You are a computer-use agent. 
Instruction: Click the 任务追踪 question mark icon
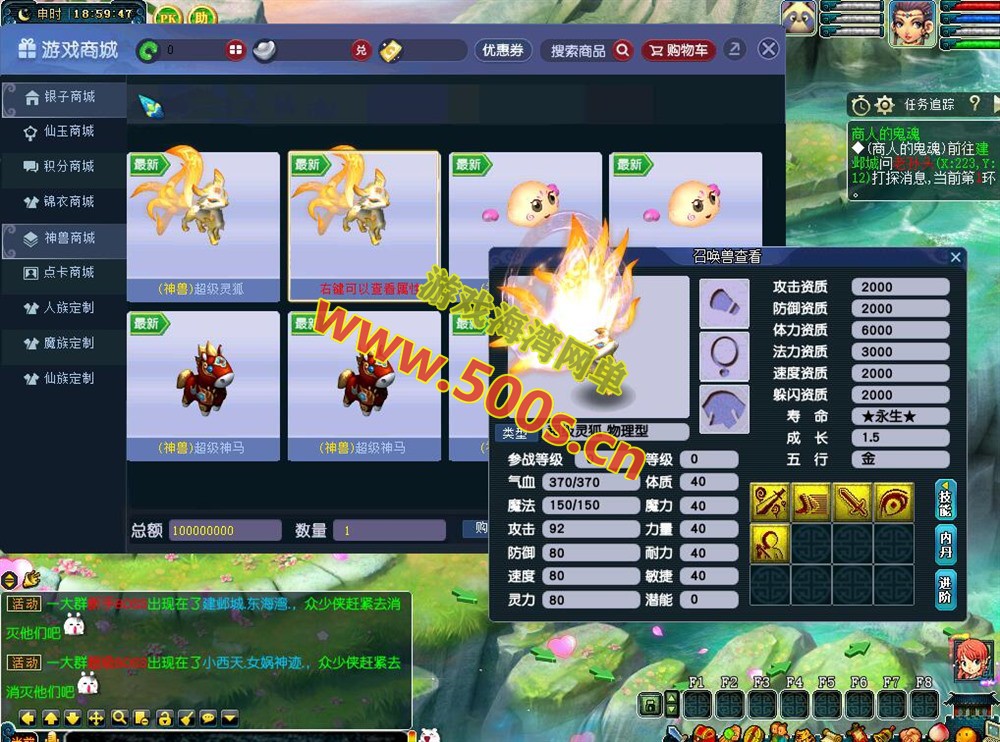pyautogui.click(x=974, y=104)
